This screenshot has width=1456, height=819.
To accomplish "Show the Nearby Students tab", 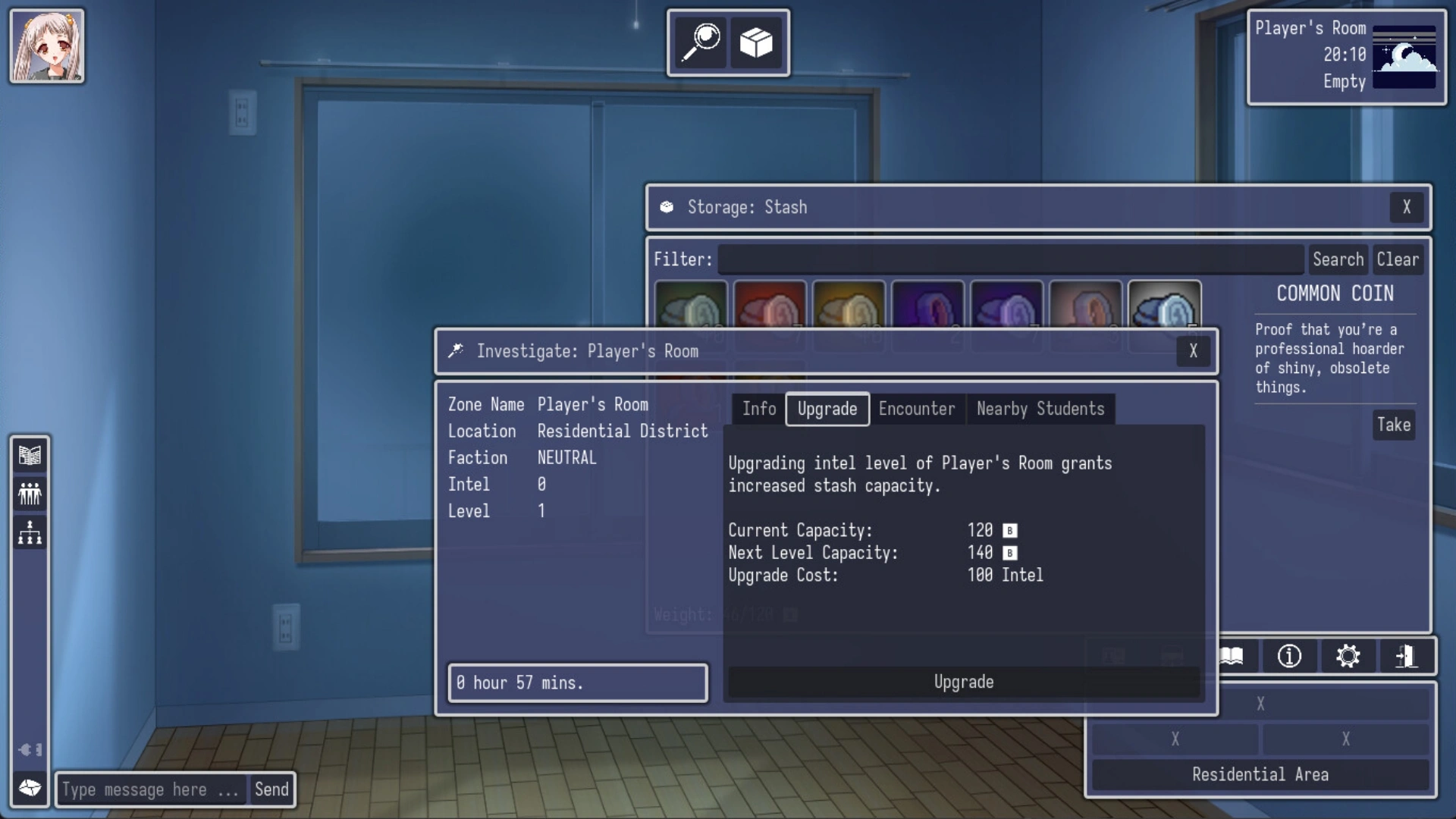I will point(1040,409).
